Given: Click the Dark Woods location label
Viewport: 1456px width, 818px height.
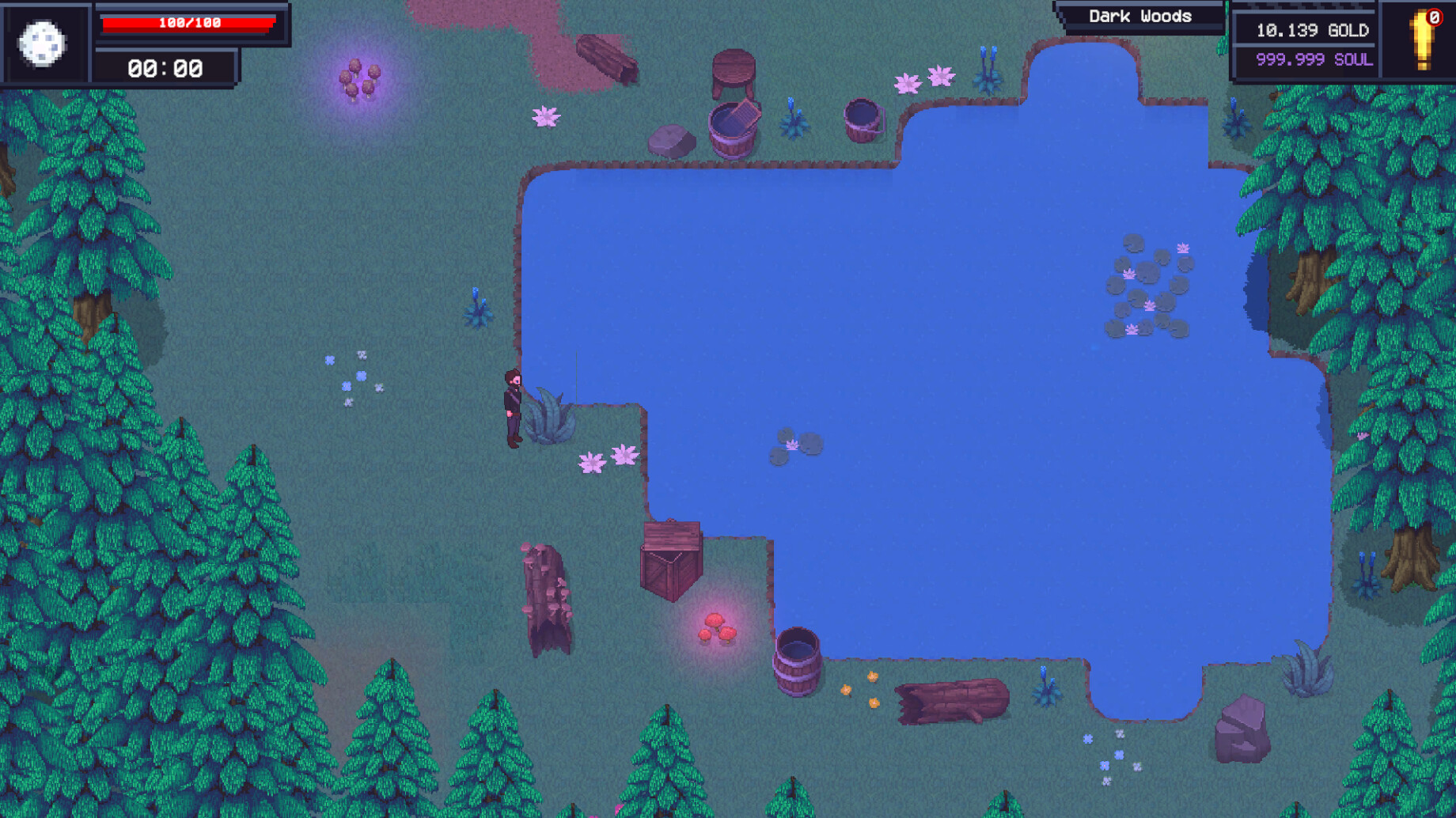Looking at the screenshot, I should click(x=1139, y=15).
